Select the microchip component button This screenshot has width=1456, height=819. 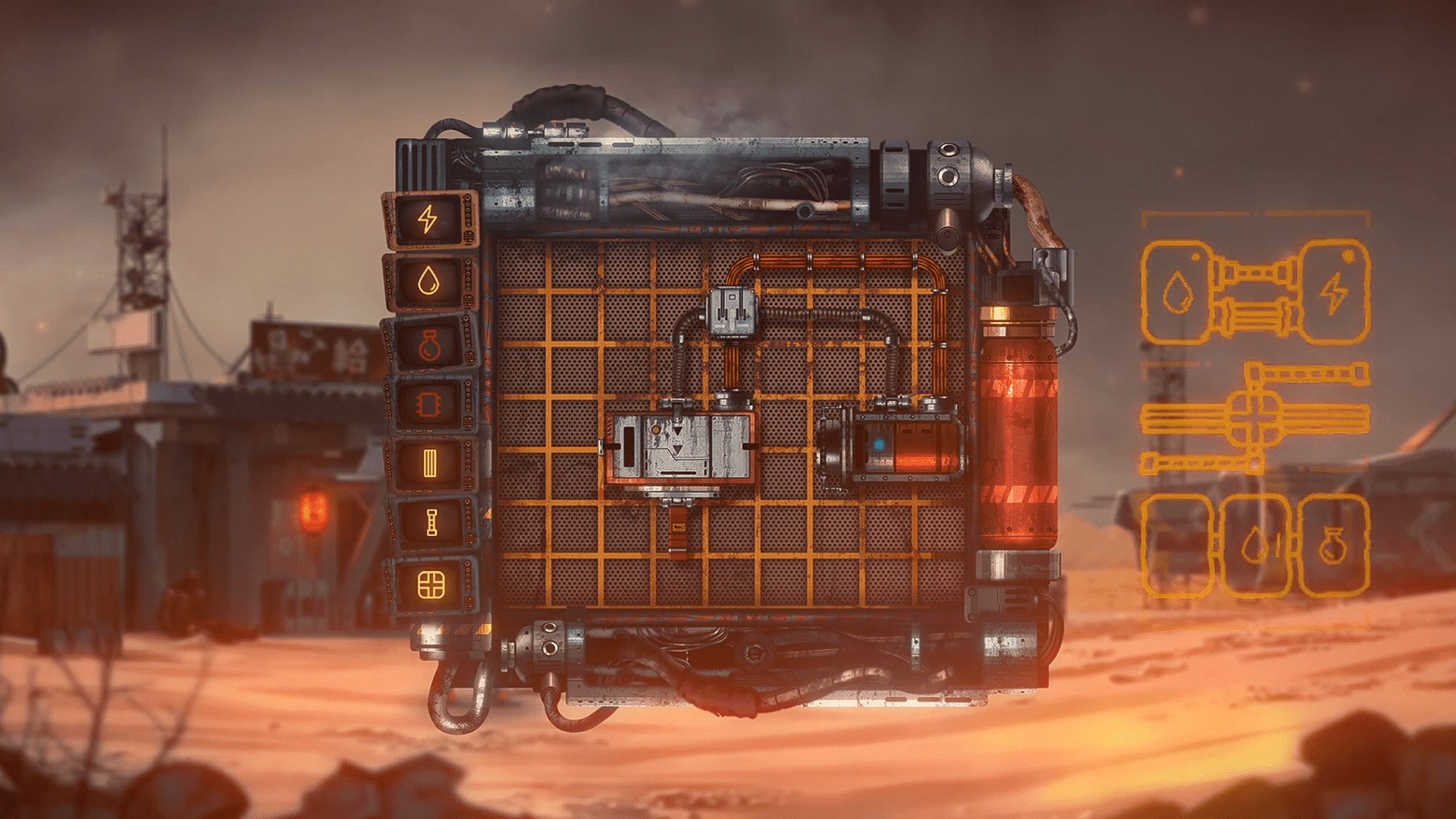pyautogui.click(x=430, y=403)
